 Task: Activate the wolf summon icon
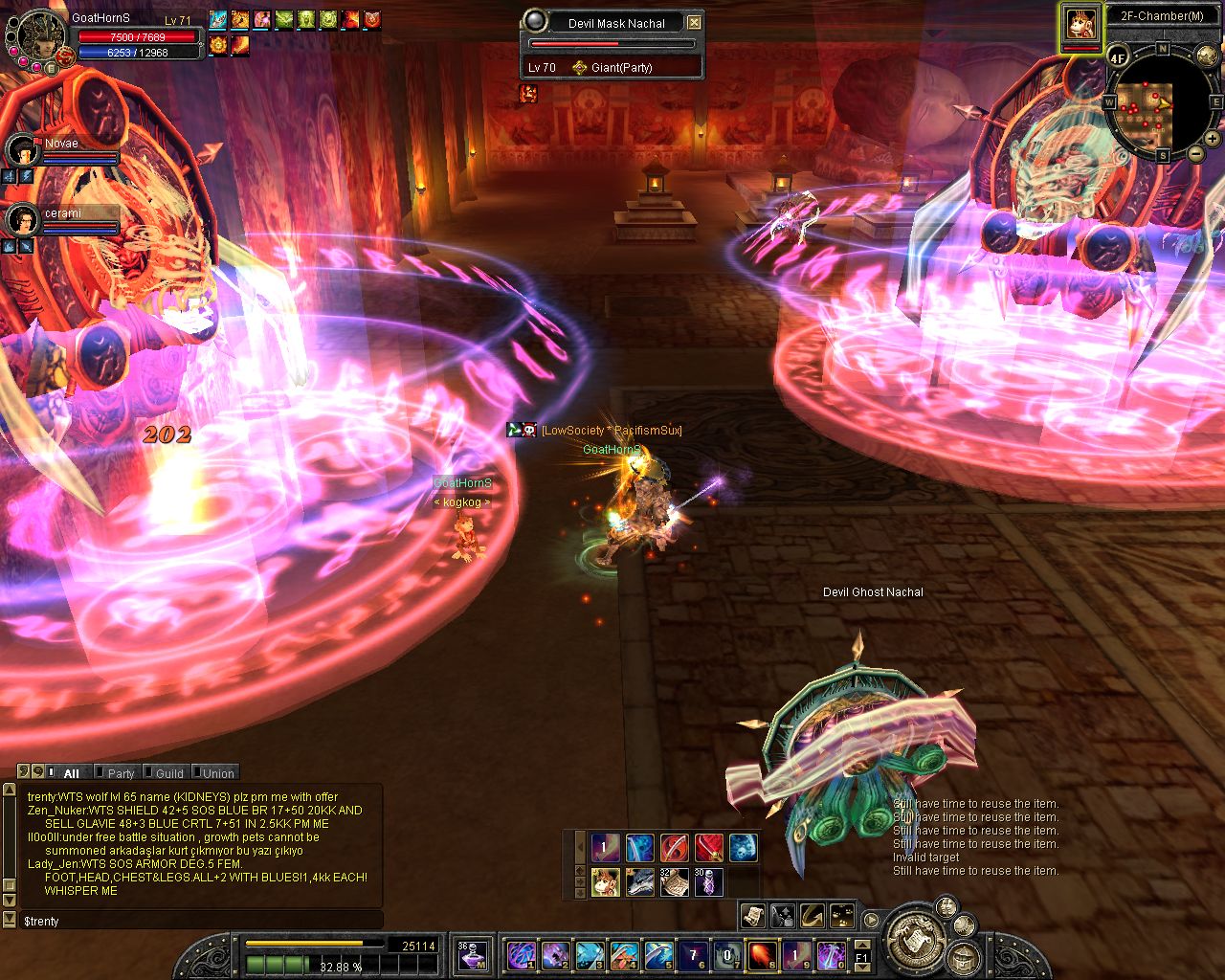638,881
